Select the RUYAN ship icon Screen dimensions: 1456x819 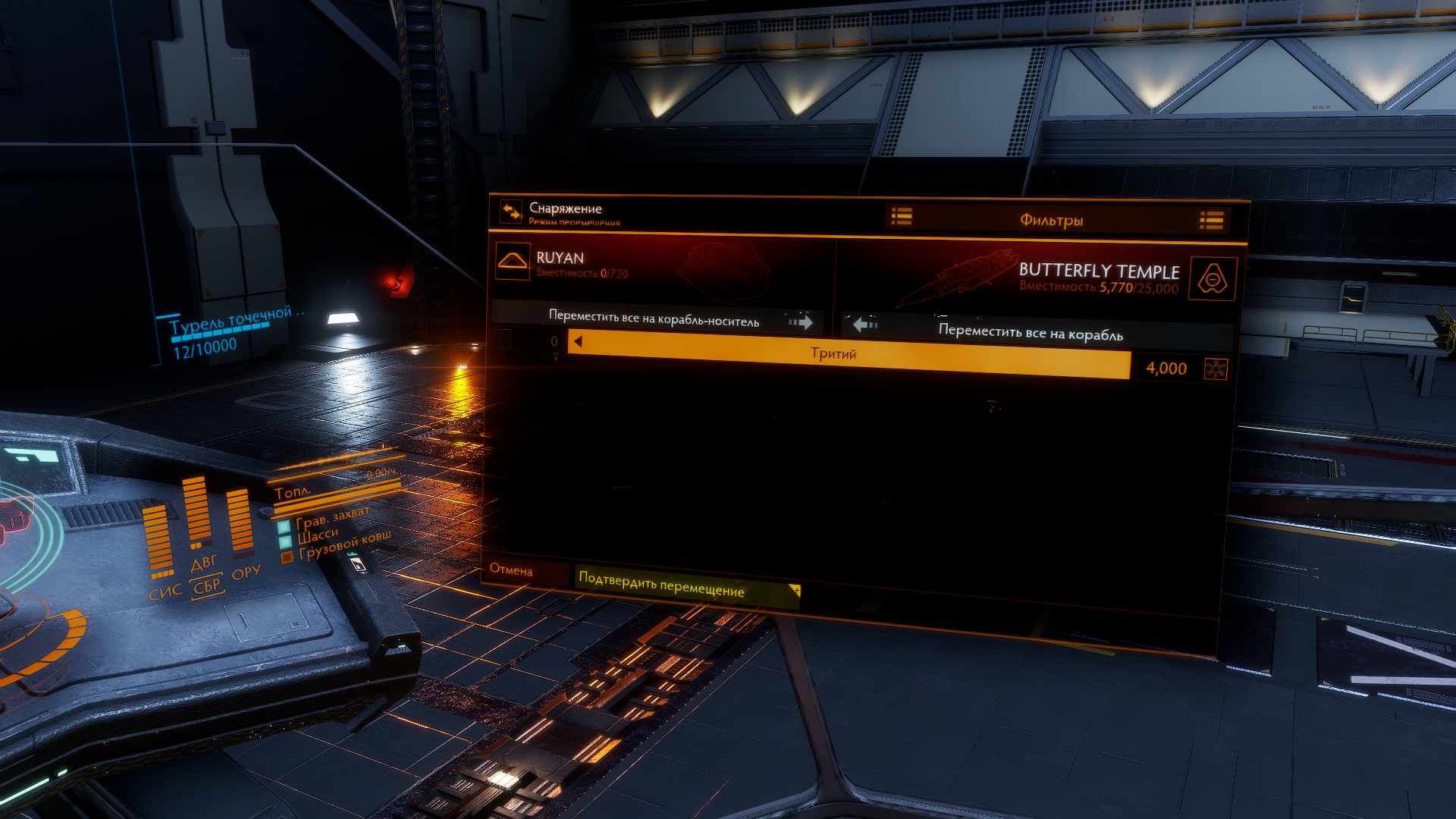(x=513, y=261)
